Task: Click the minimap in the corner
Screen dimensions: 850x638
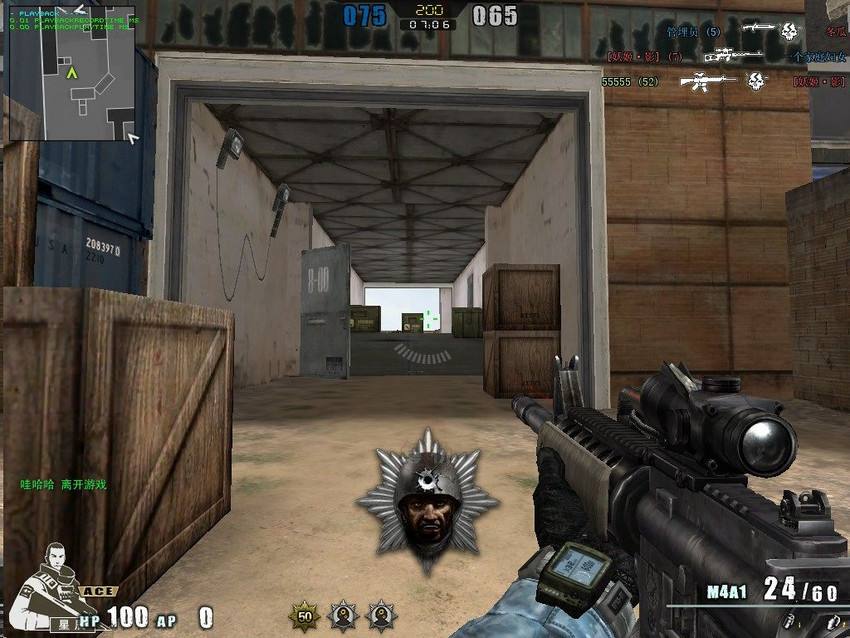Action: click(x=71, y=74)
